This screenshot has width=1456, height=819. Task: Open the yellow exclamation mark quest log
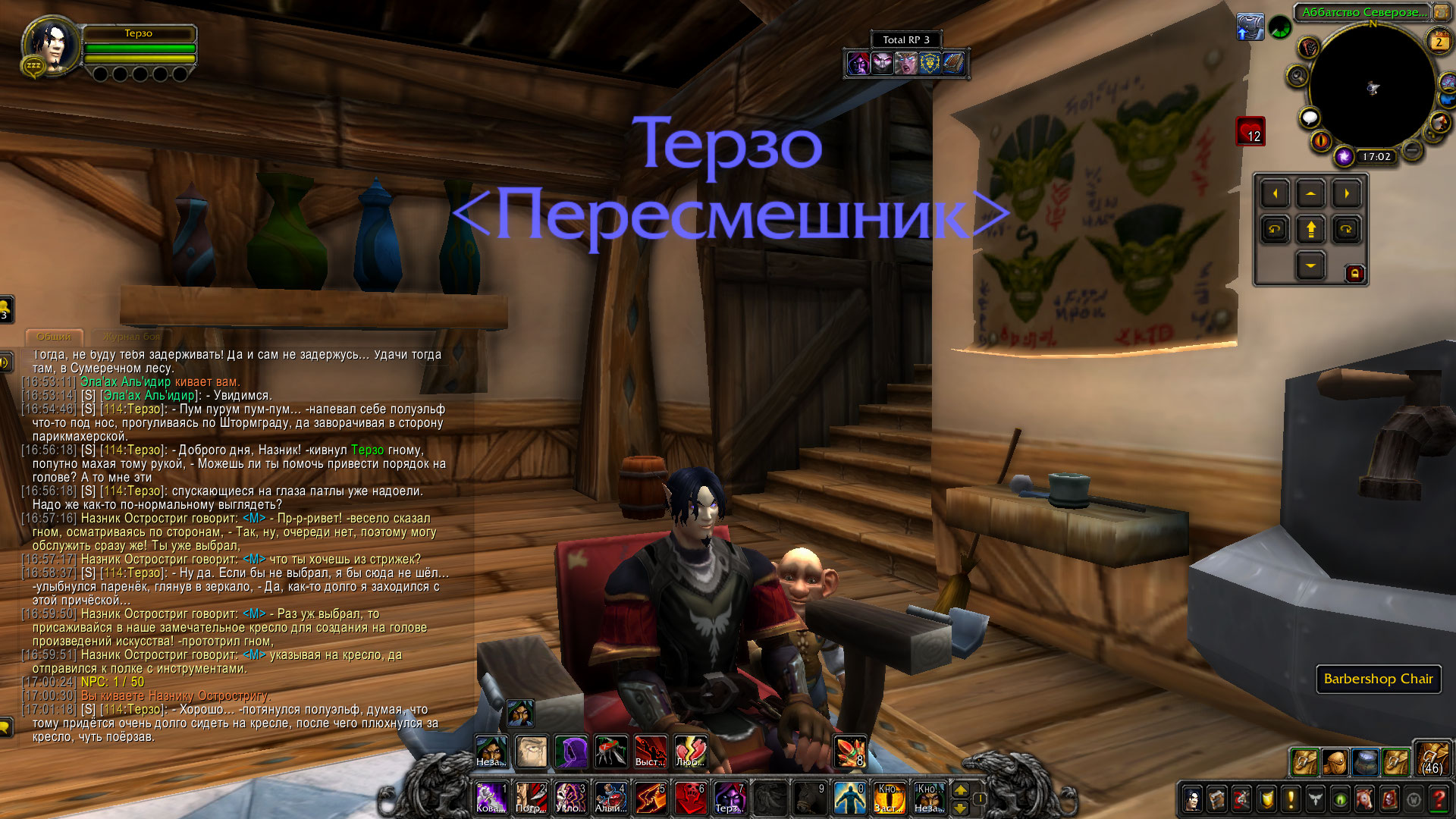click(x=1290, y=799)
